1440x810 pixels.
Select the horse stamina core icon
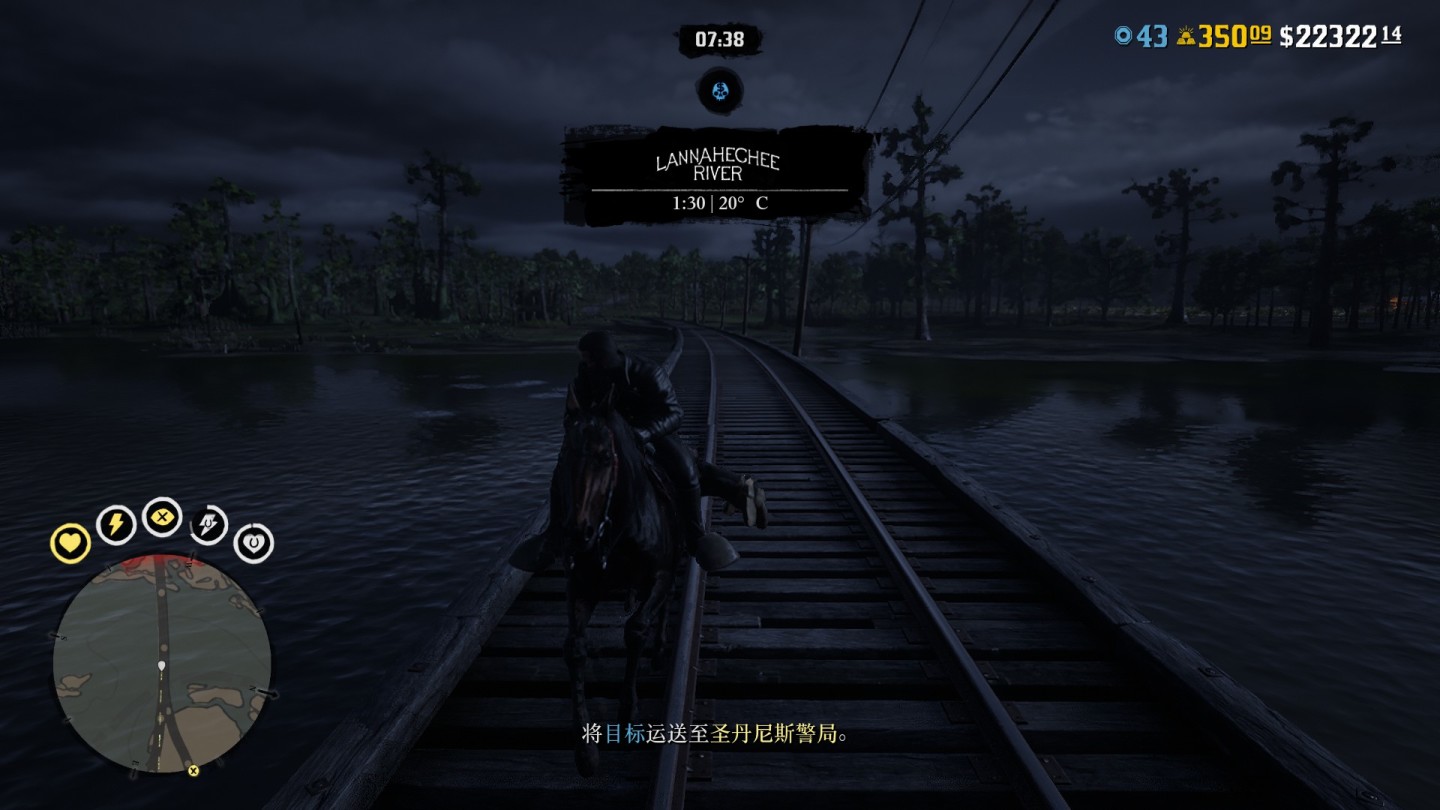208,525
